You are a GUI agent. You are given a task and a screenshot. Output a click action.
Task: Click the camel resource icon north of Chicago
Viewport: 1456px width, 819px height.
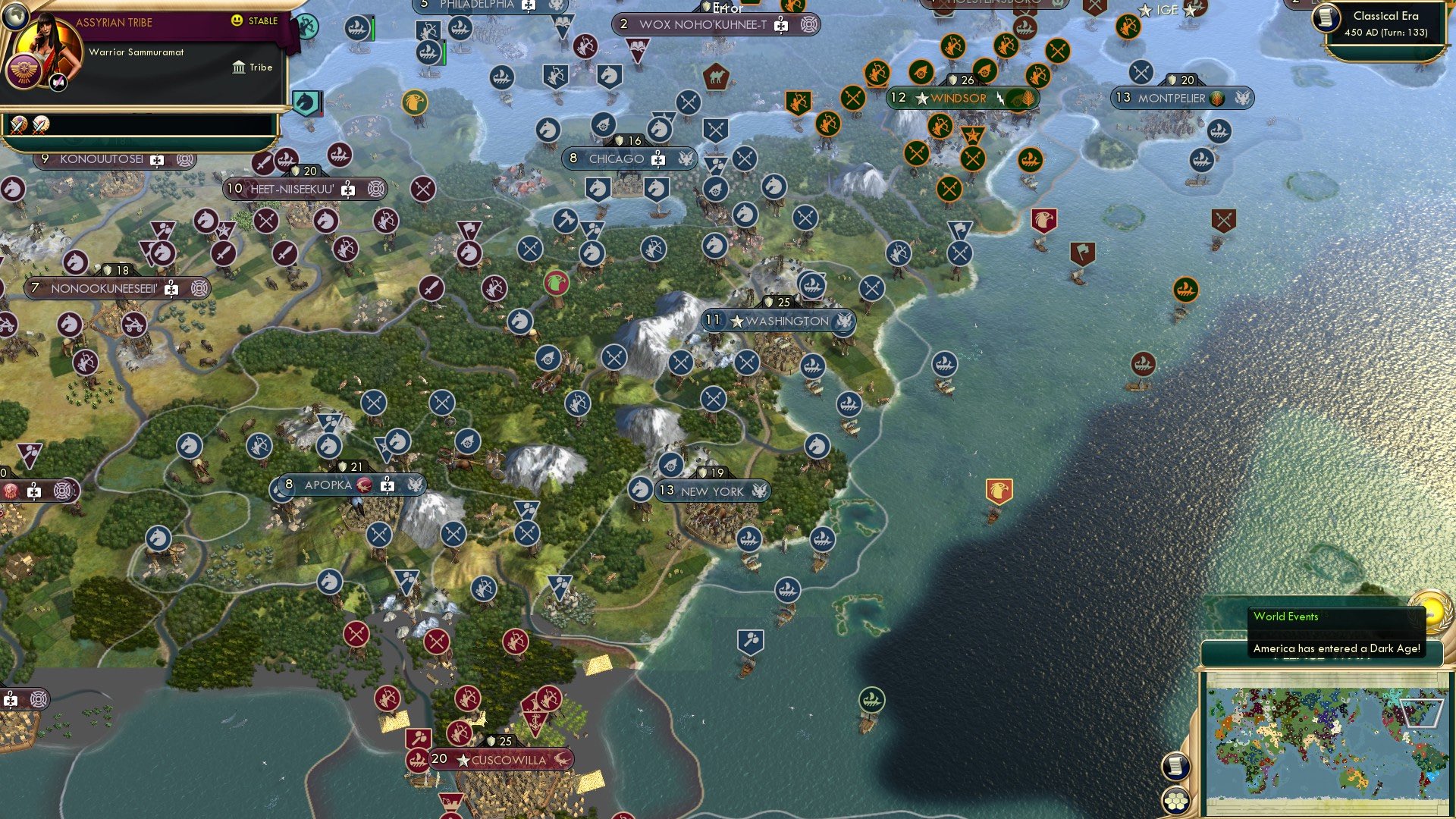(717, 76)
